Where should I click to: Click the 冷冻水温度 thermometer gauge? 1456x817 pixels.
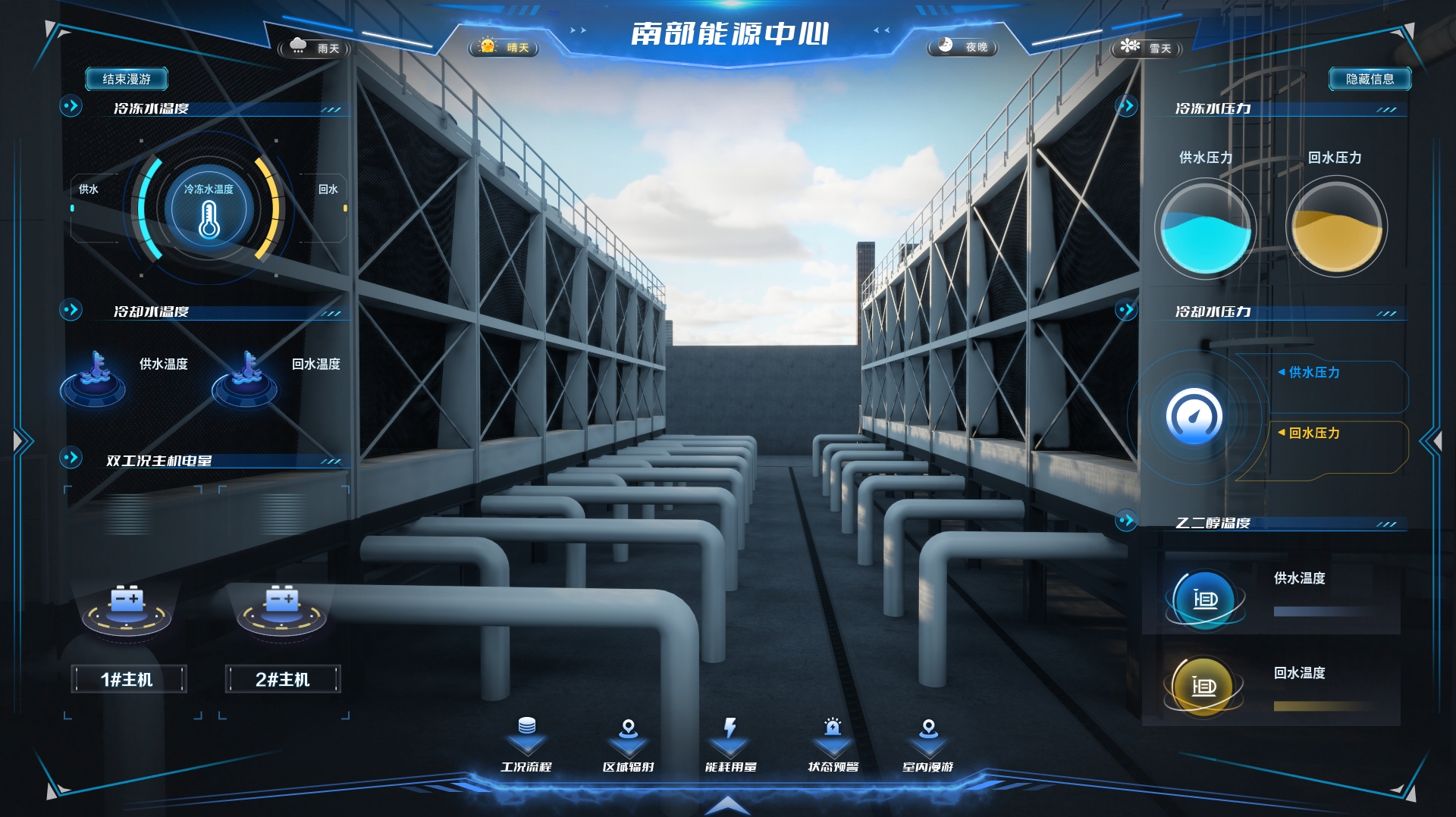point(209,210)
